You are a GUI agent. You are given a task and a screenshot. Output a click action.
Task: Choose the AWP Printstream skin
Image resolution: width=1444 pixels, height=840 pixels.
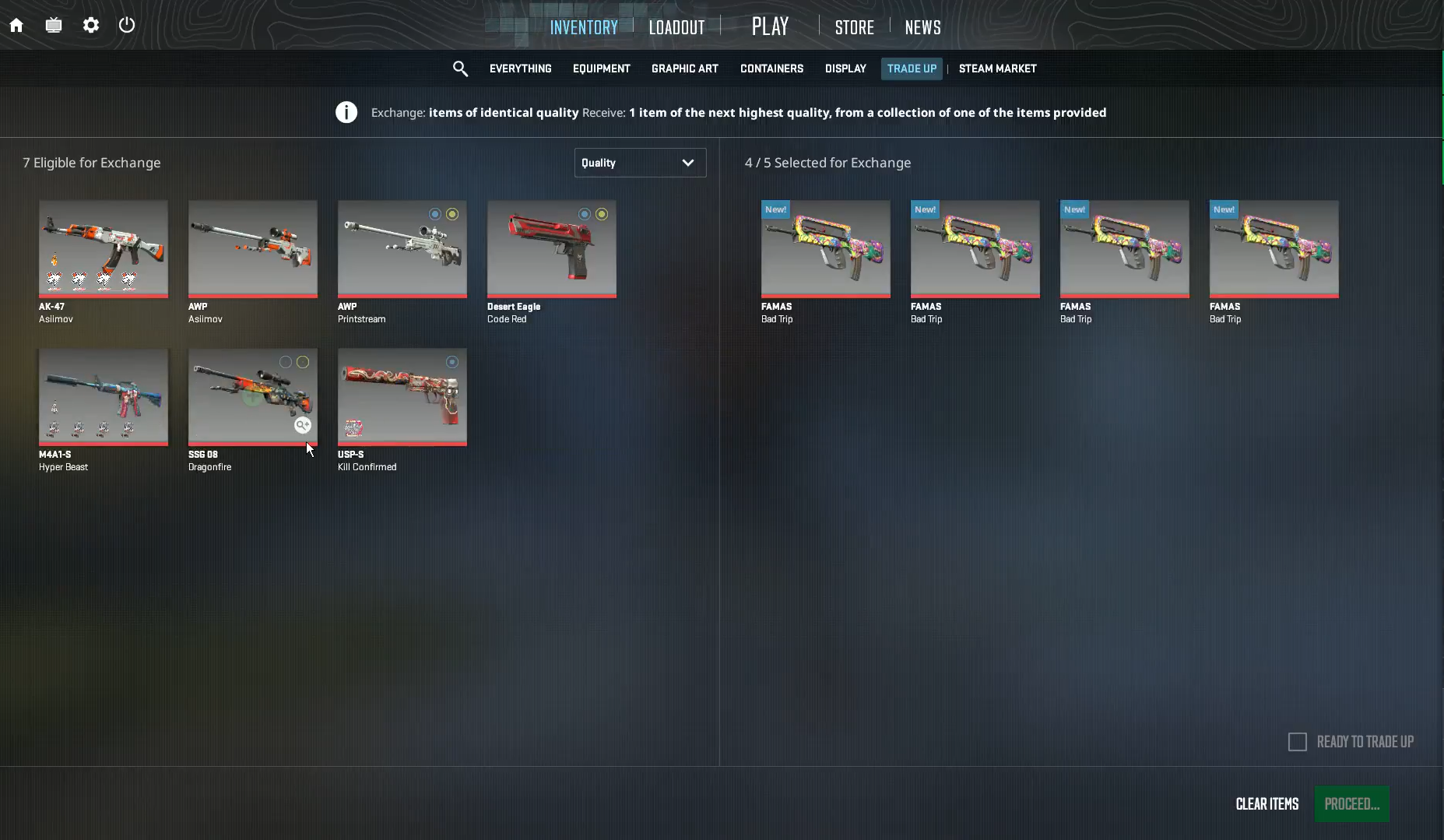pyautogui.click(x=402, y=248)
